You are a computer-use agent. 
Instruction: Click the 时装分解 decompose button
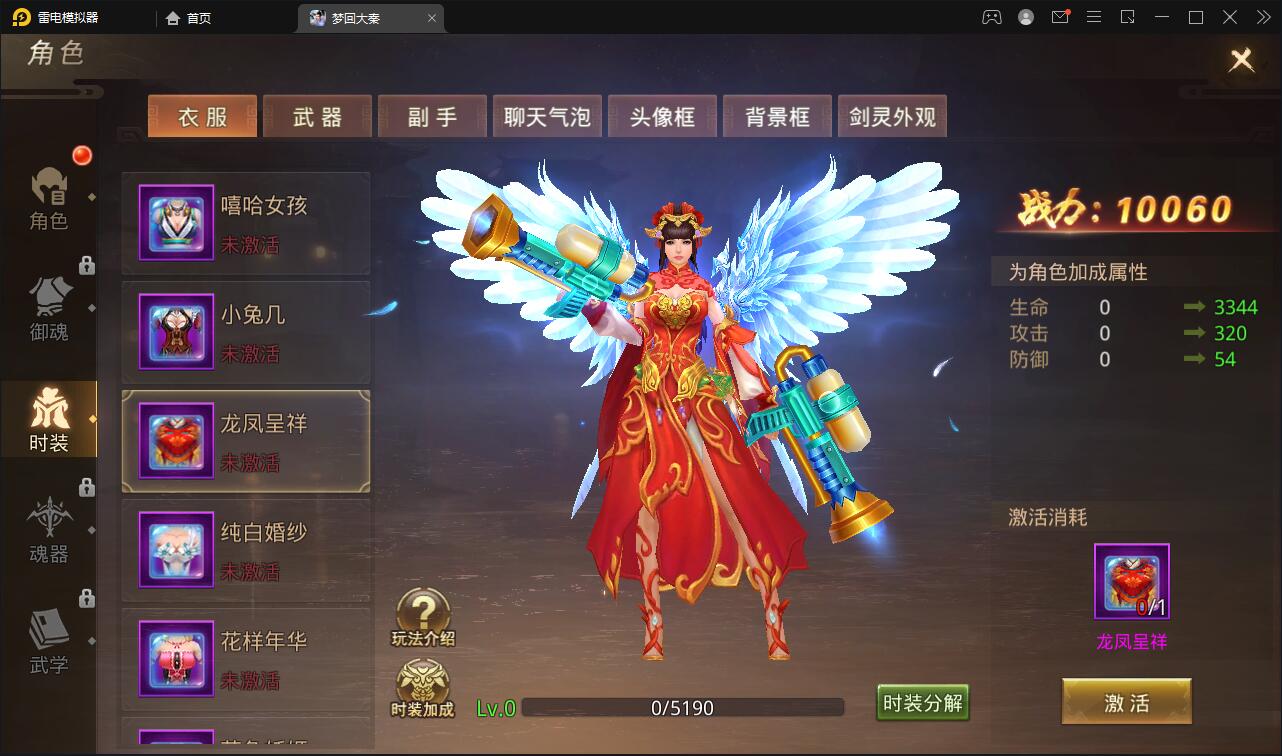(x=922, y=704)
